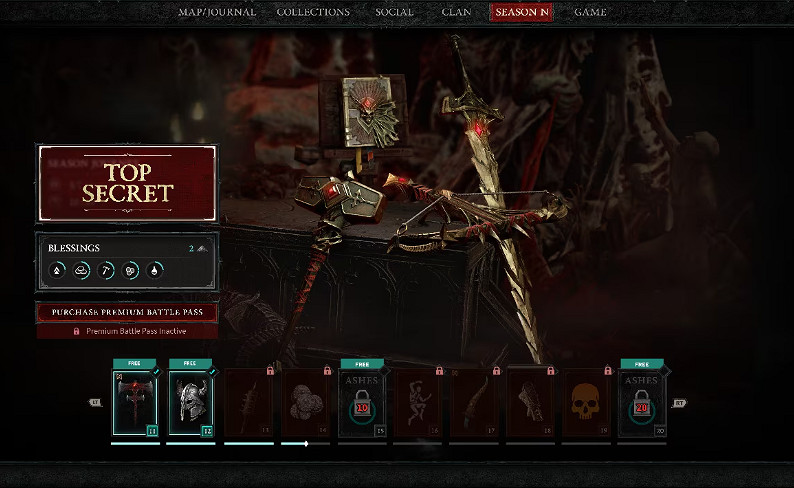
Task: Select the free axe reward tier 11
Action: click(x=134, y=402)
